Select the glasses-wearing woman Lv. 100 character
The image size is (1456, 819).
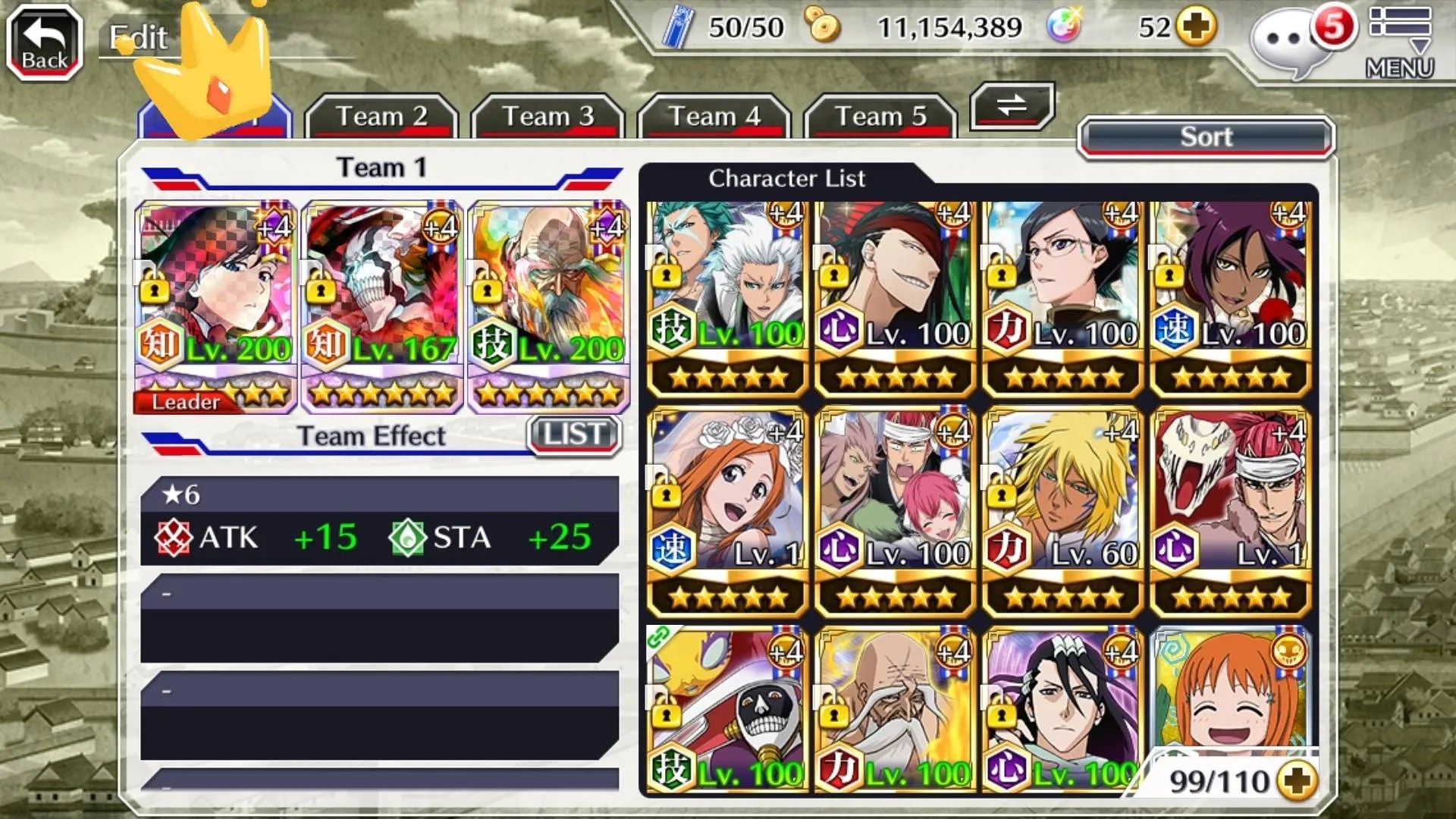pos(1062,297)
